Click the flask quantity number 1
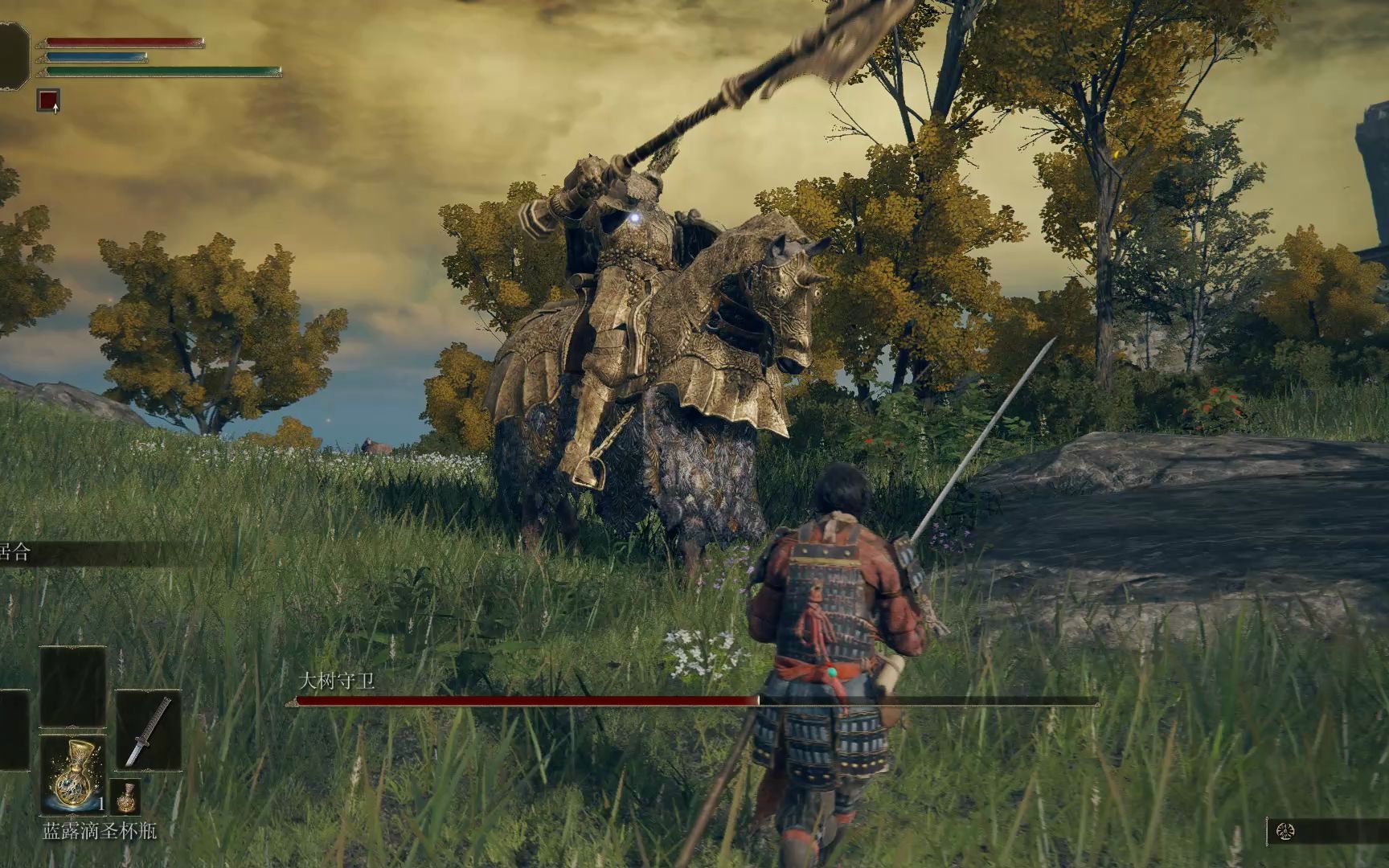Screen dimensions: 1389x868 pos(101,805)
